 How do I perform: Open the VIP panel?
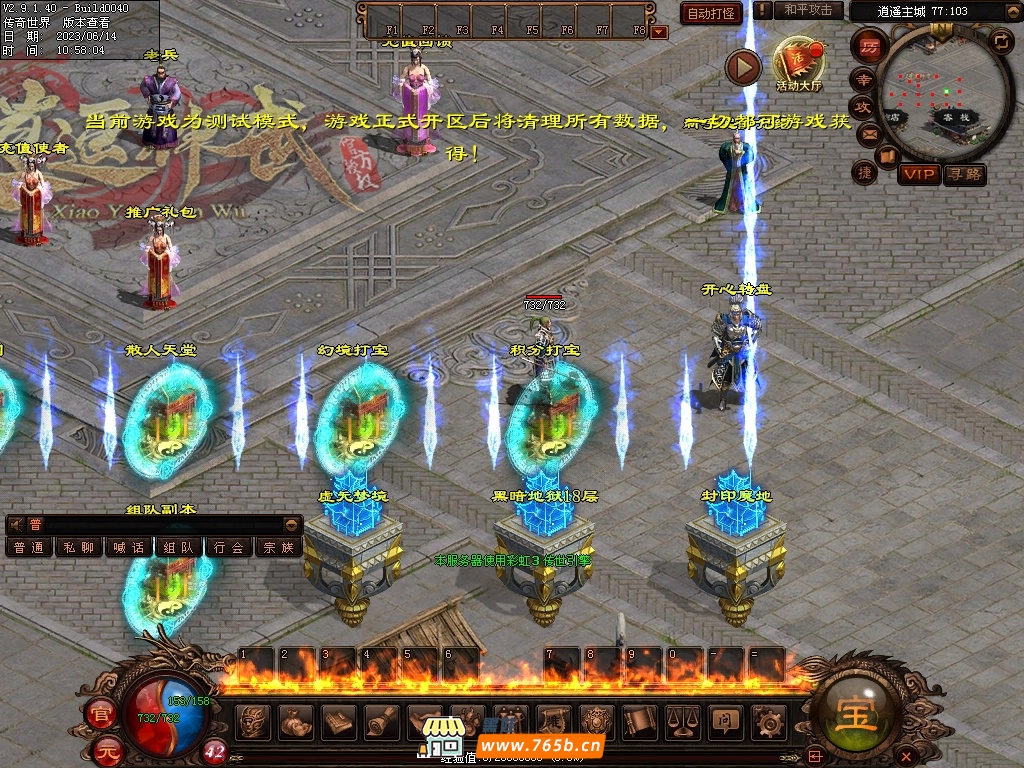(918, 175)
